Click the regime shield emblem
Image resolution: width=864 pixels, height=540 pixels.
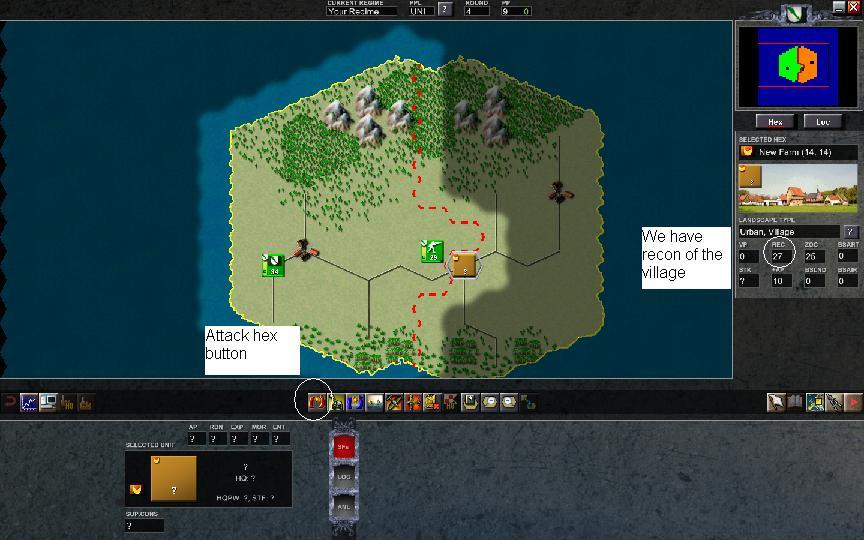click(795, 13)
